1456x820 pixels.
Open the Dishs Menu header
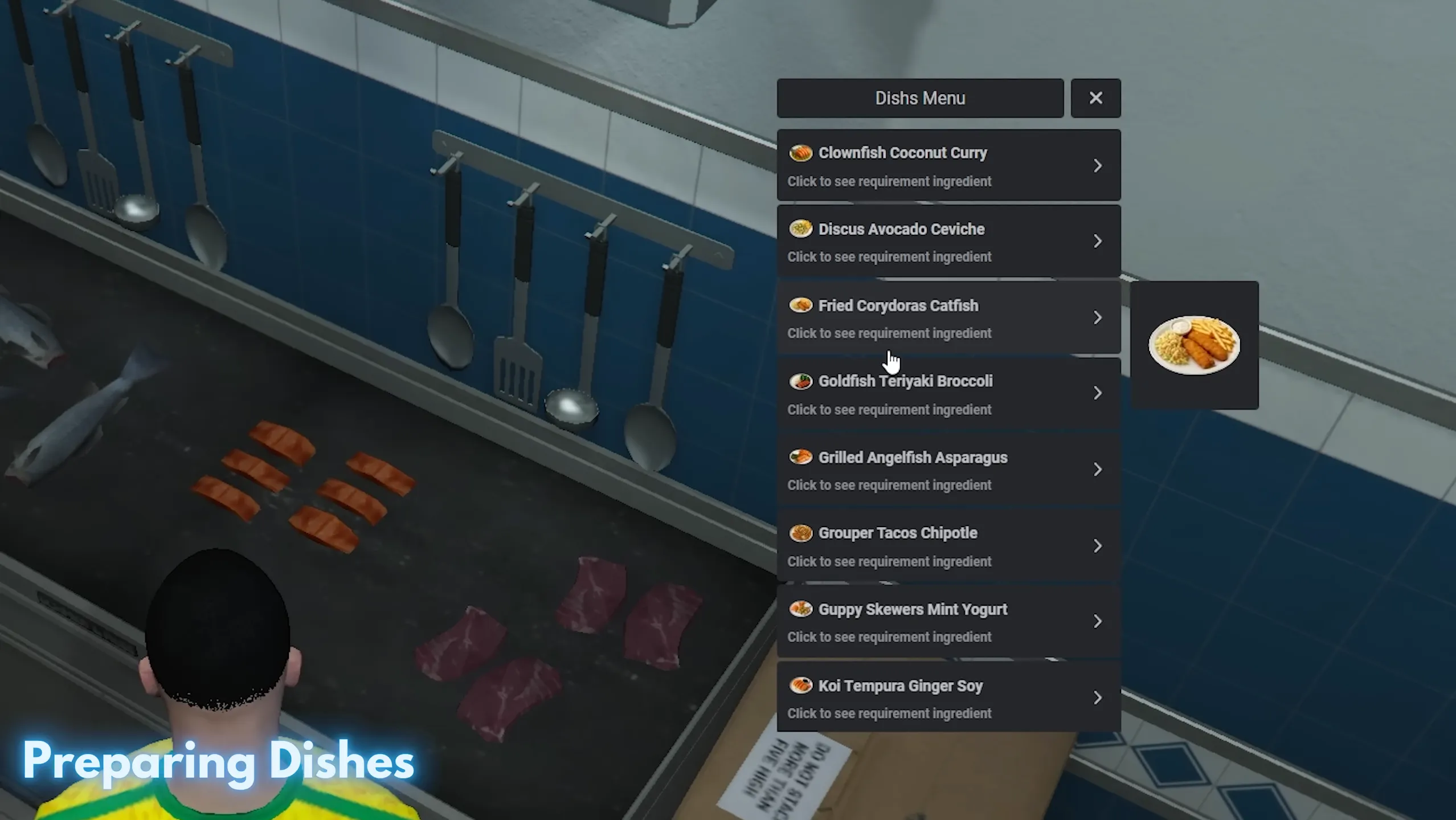[919, 97]
